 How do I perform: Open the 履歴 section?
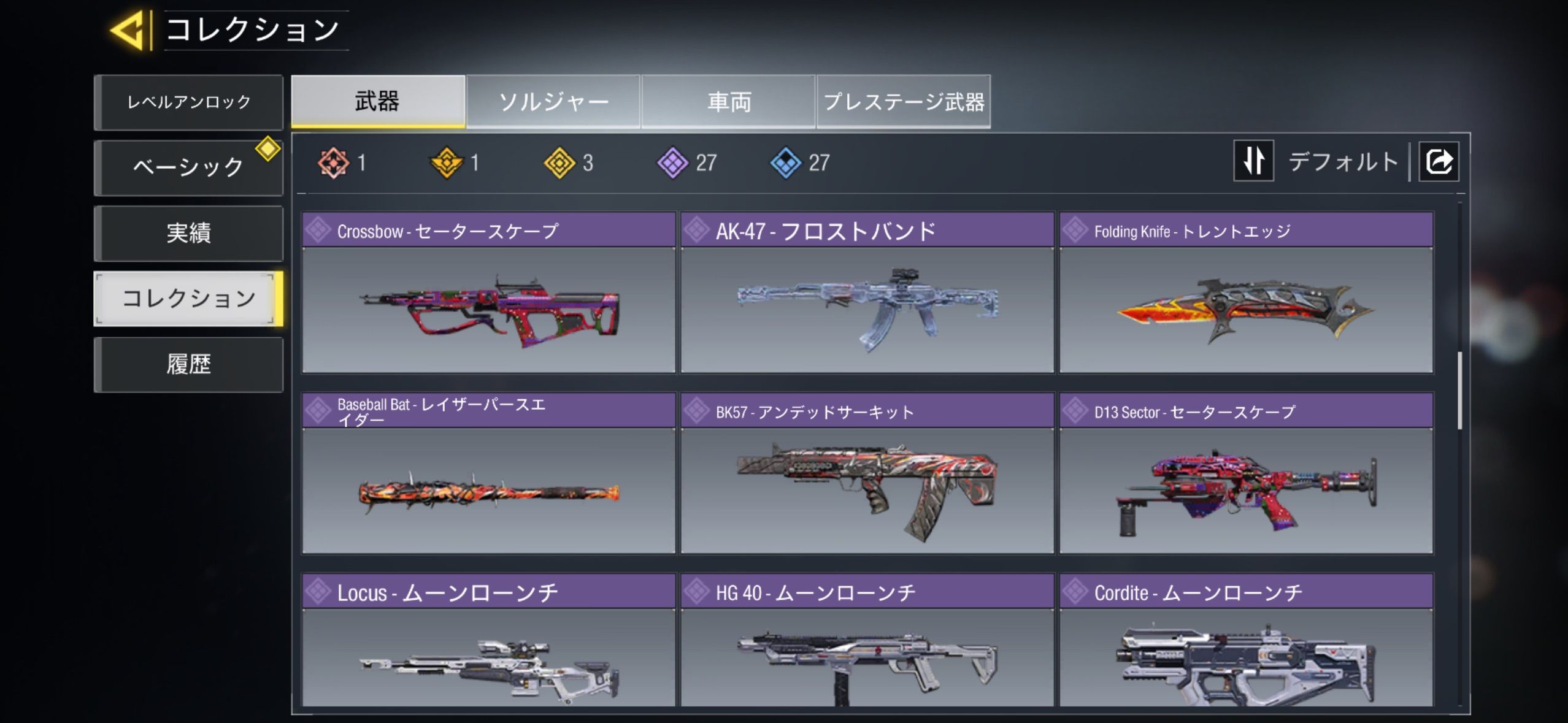click(x=188, y=364)
